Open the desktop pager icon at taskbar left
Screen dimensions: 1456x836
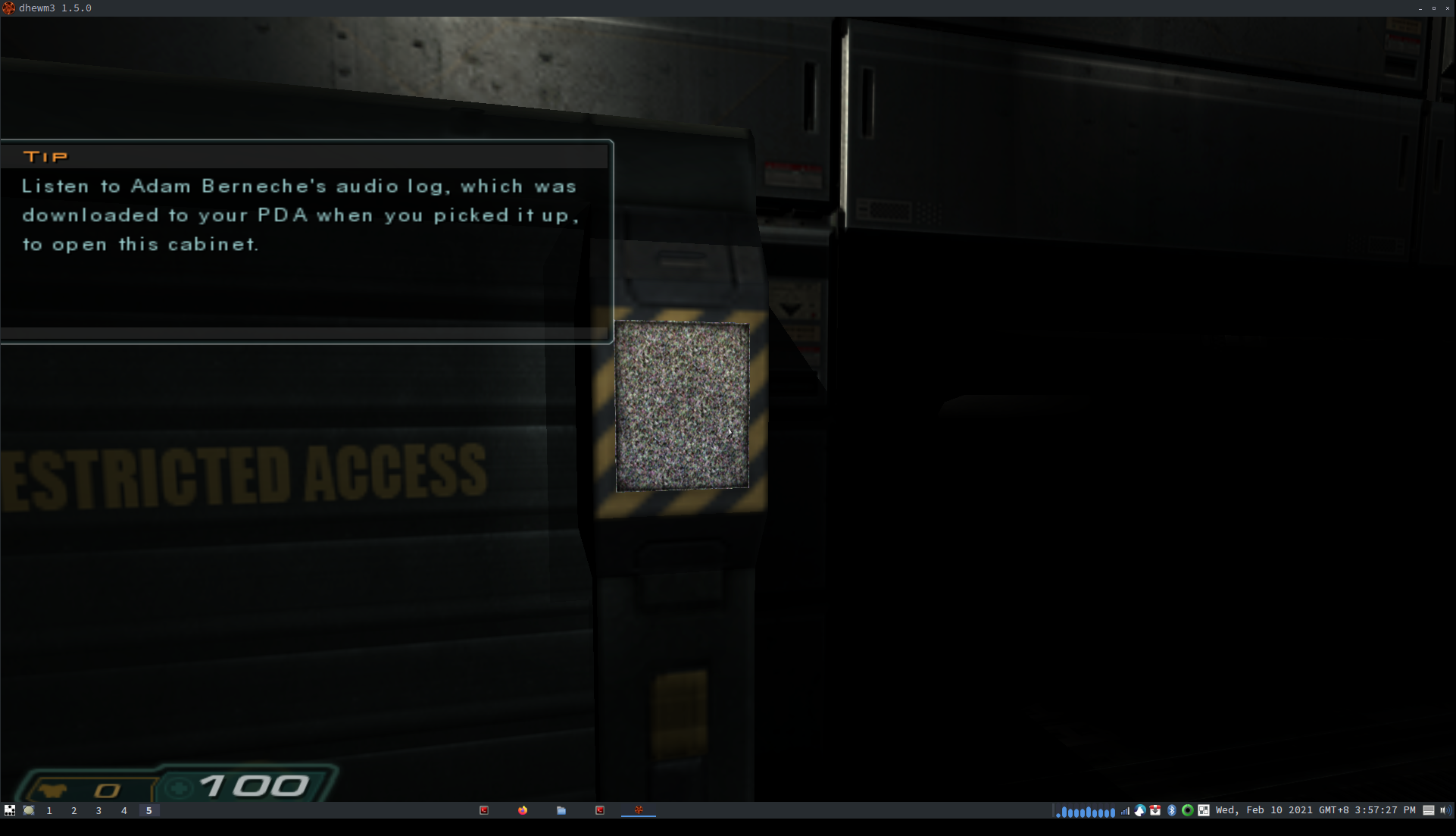coord(10,810)
